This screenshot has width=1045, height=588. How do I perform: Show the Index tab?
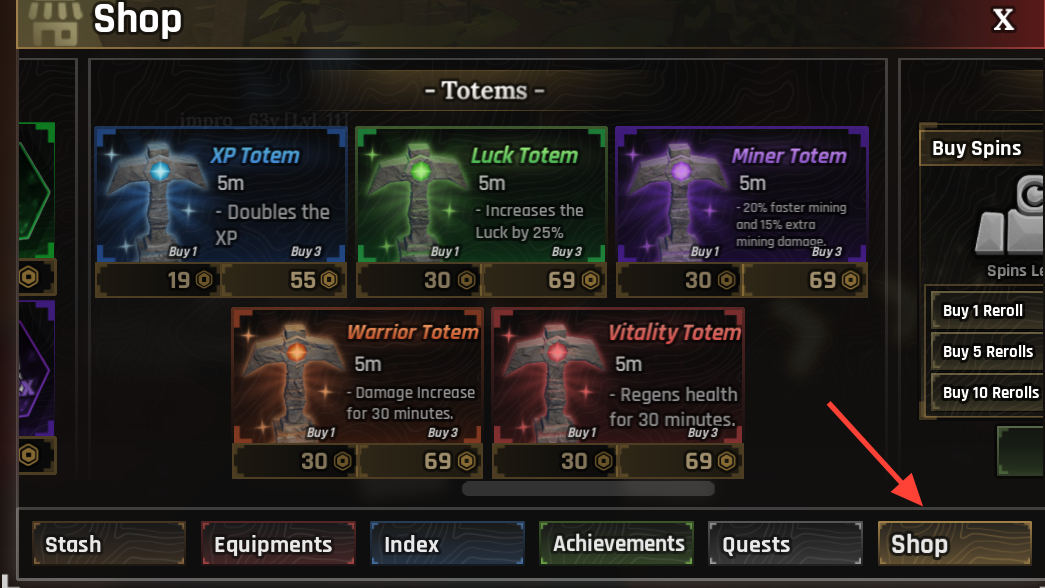447,544
